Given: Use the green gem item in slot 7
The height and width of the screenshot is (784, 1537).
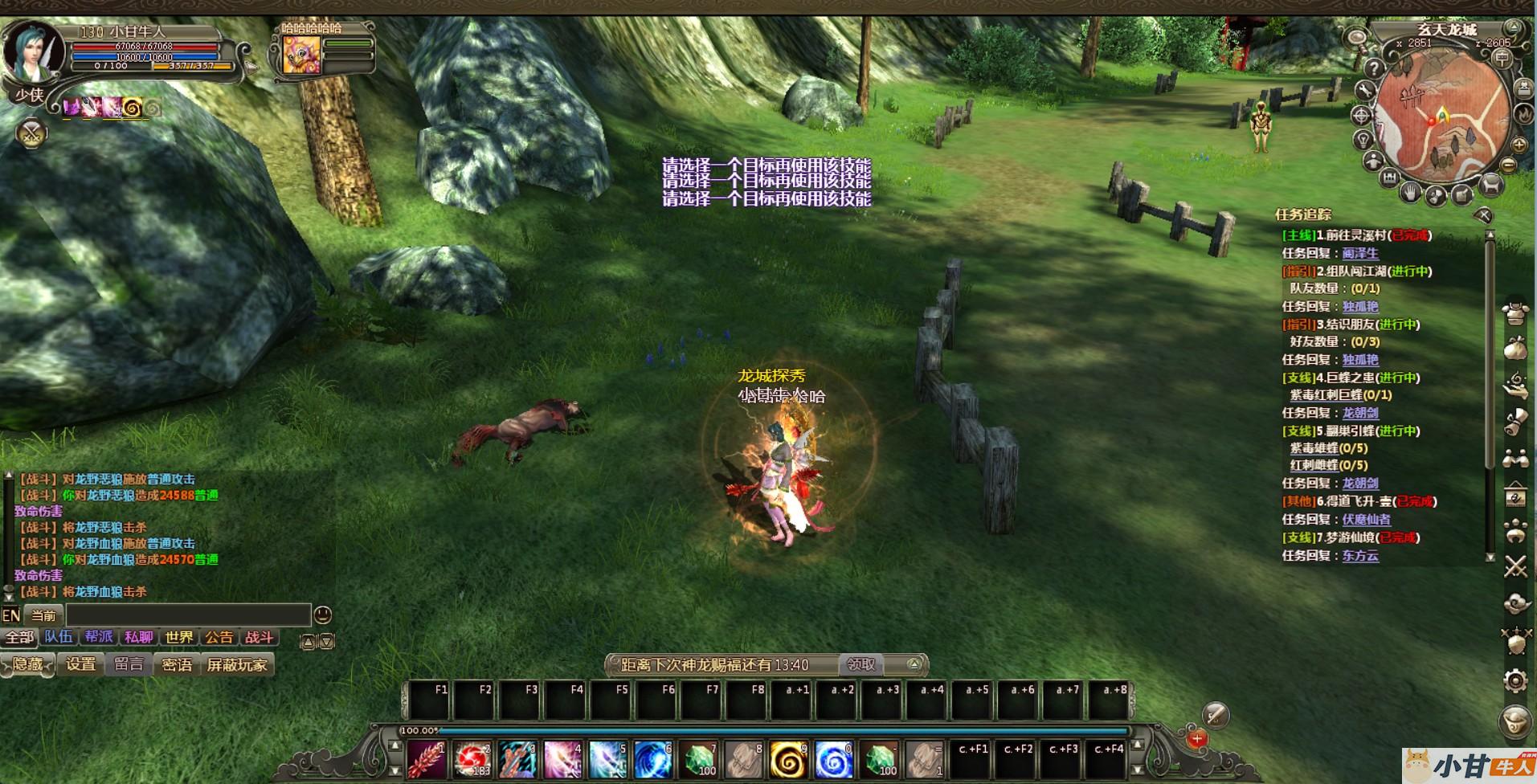Looking at the screenshot, I should click(699, 759).
